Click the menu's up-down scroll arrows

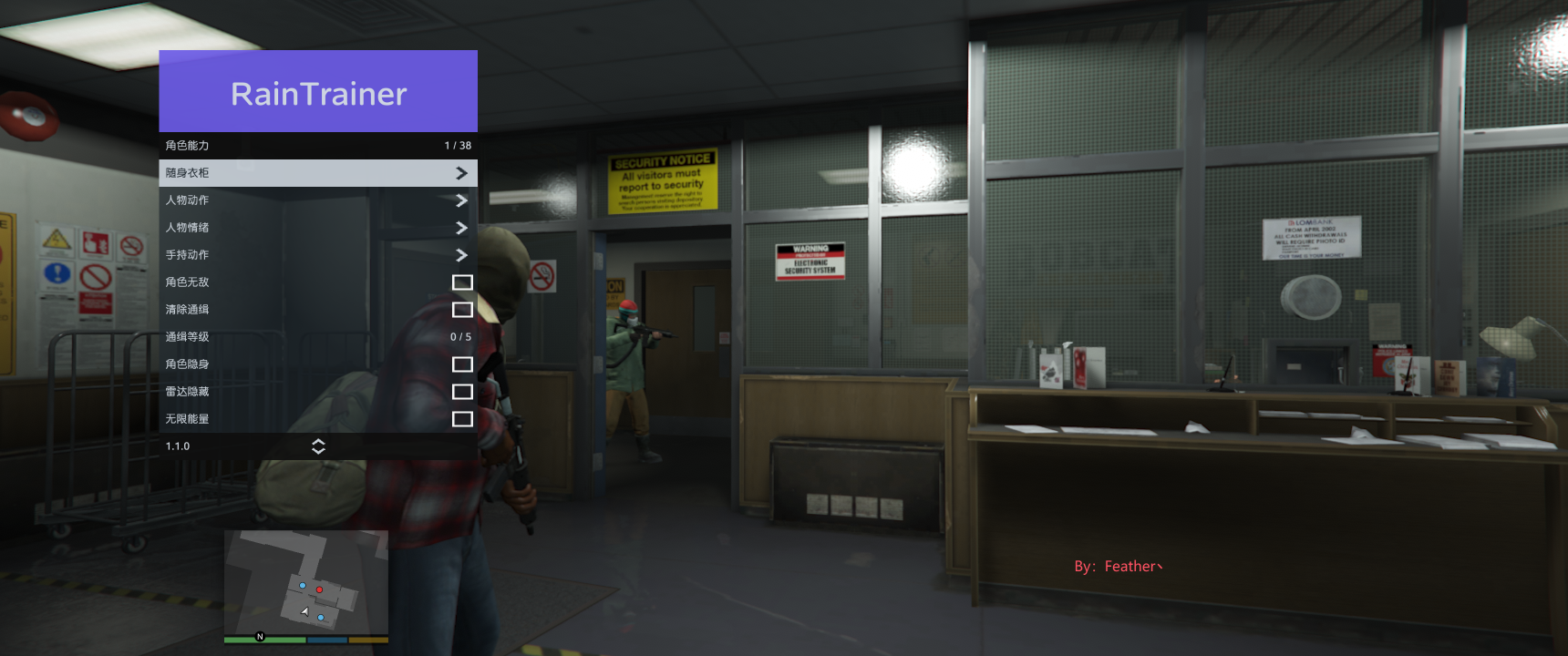coord(318,446)
